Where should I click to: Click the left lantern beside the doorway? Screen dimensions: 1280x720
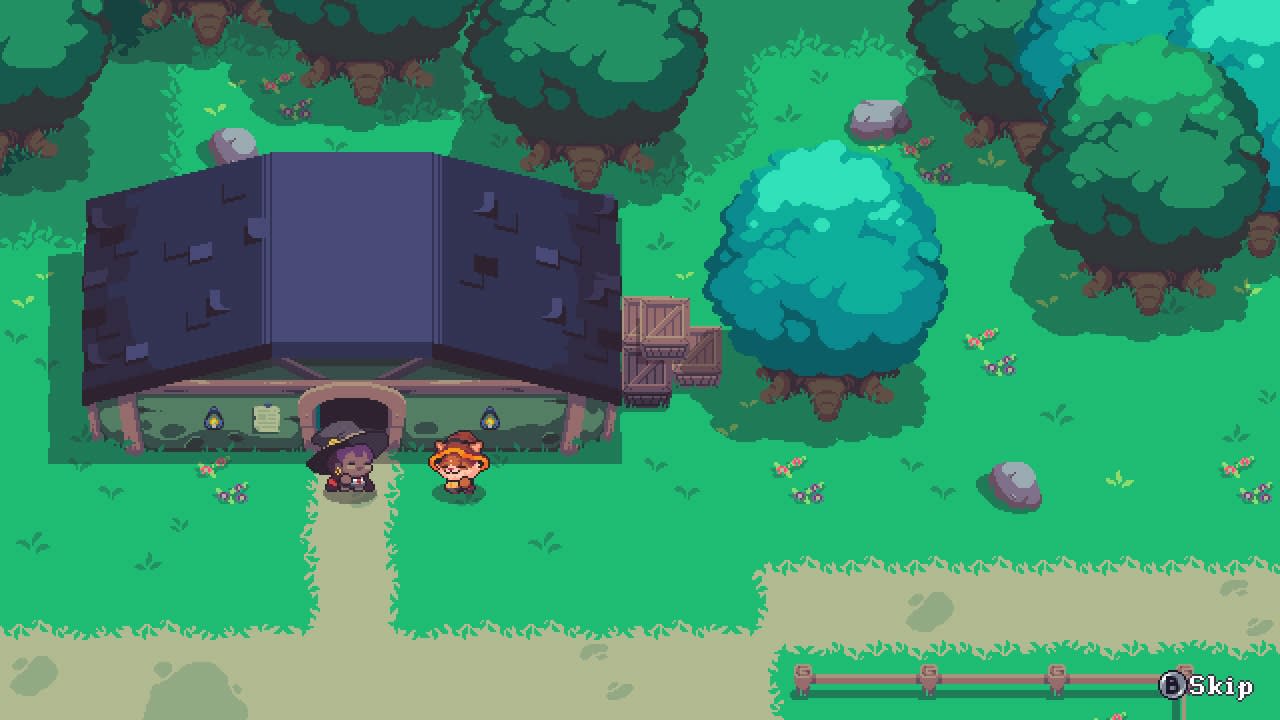(216, 420)
